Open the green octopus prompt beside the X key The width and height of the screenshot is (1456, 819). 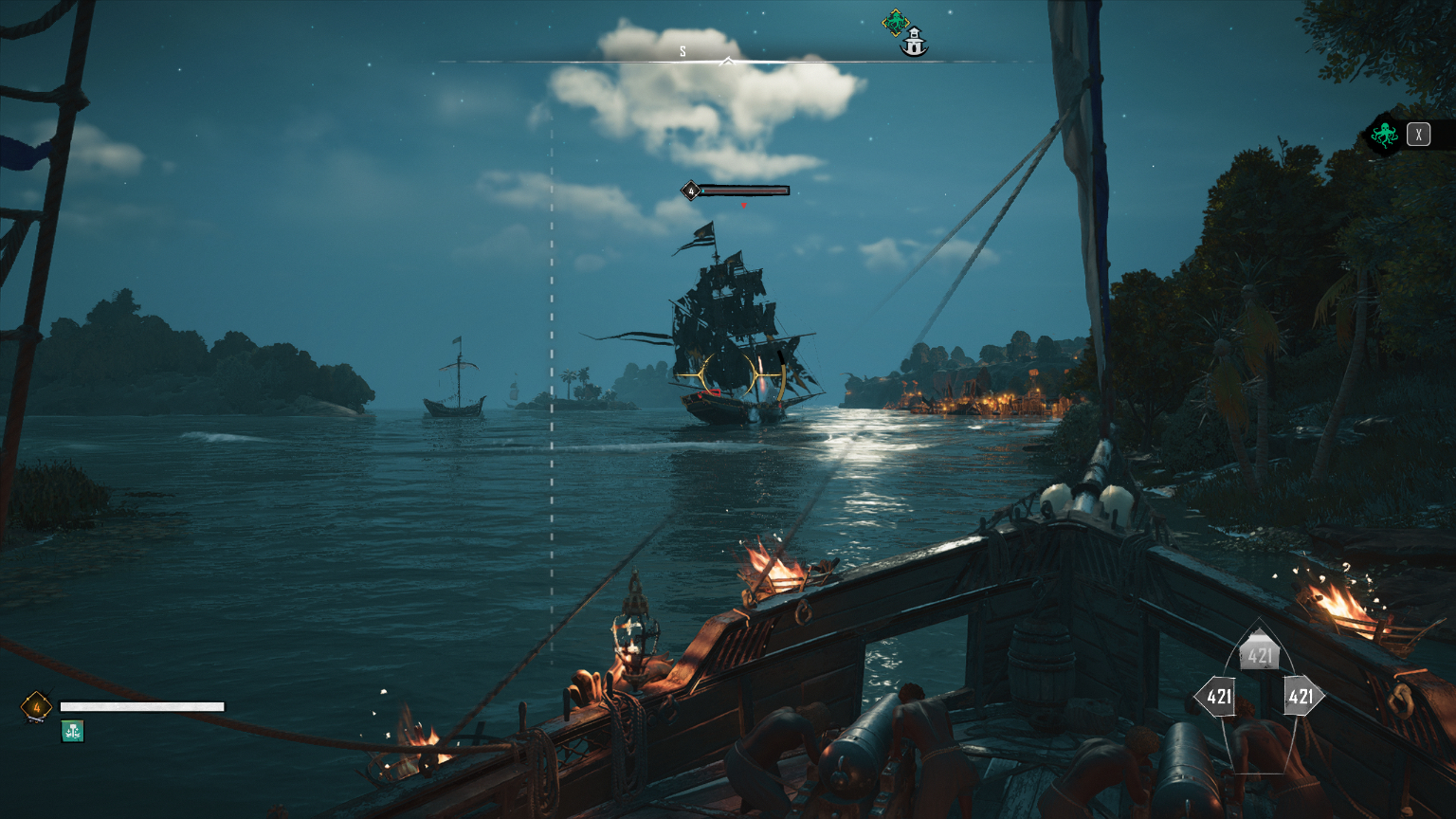point(1384,135)
